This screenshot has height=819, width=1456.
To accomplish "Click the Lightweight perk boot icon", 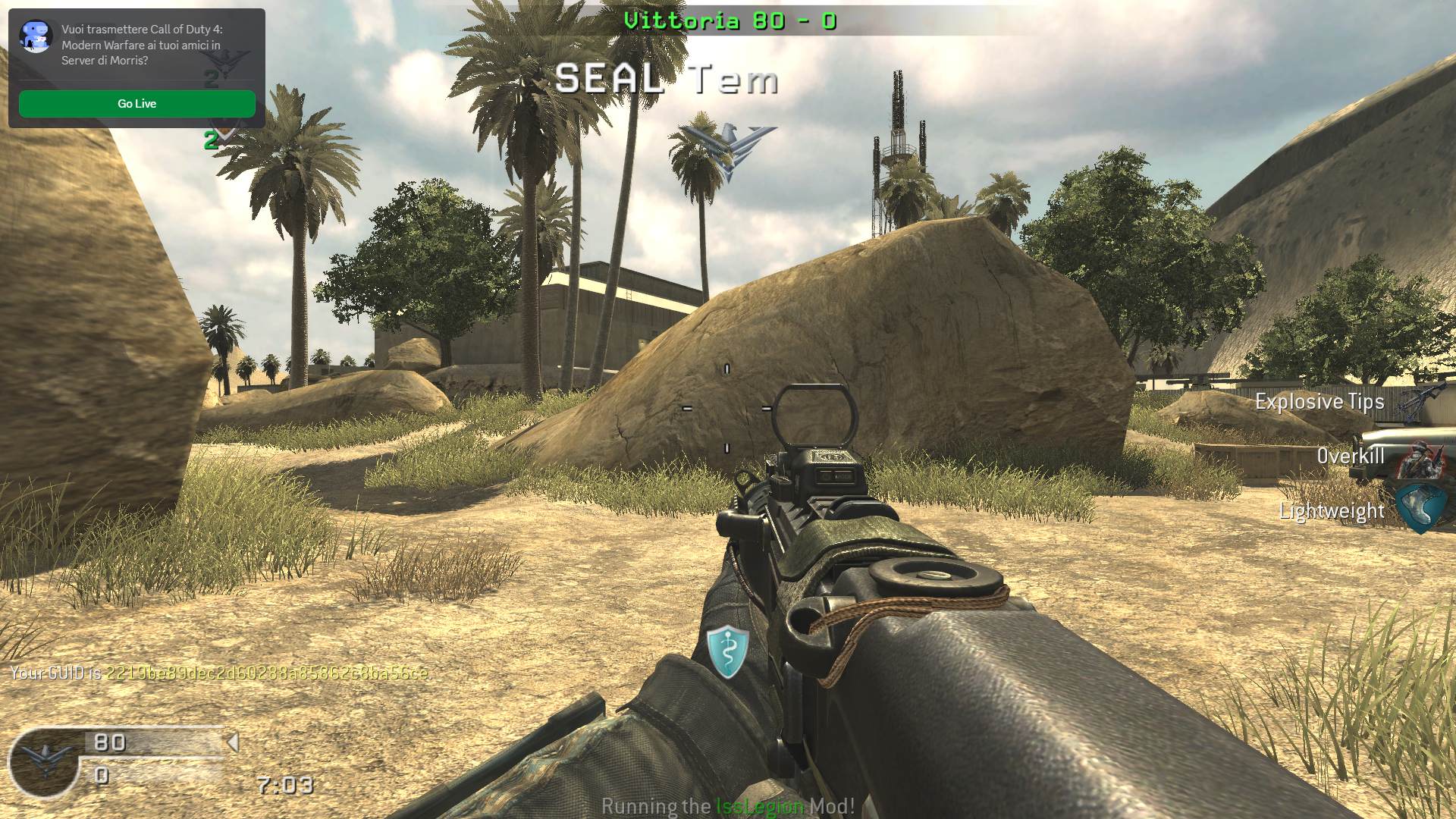I will click(x=1420, y=509).
